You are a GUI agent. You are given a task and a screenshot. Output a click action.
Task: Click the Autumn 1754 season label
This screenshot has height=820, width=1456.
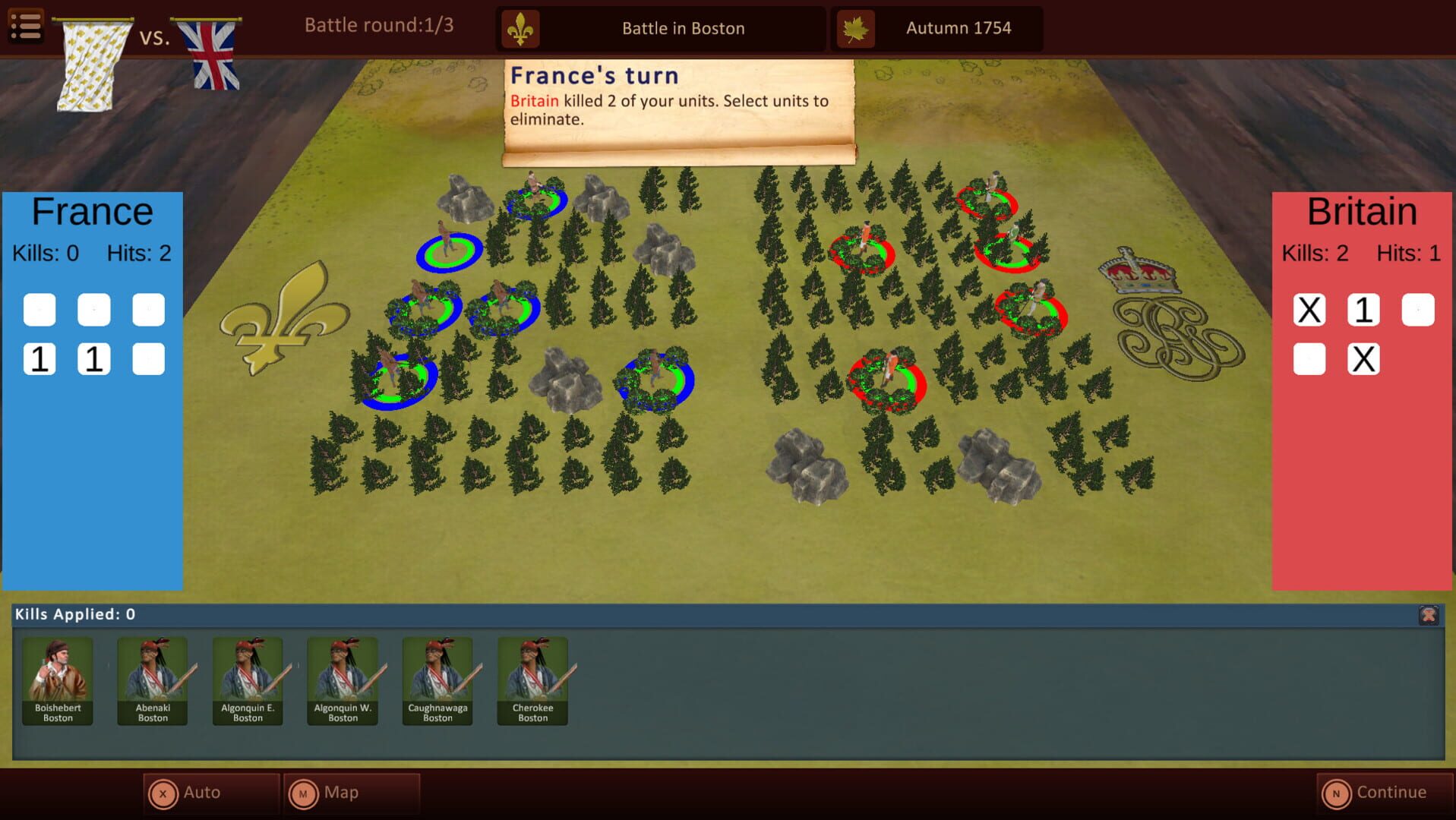(959, 28)
